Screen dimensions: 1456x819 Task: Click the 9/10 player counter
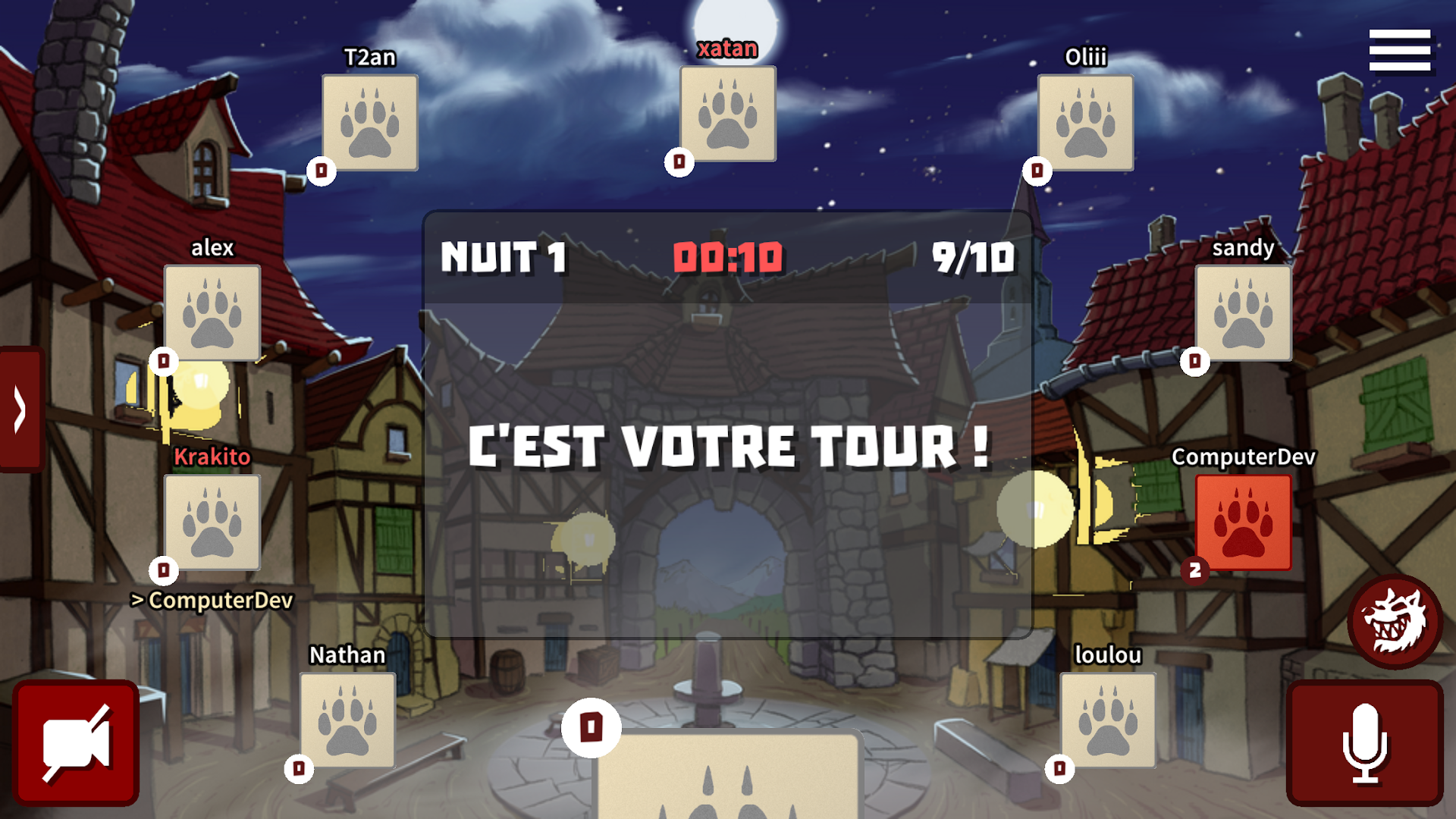pos(974,257)
